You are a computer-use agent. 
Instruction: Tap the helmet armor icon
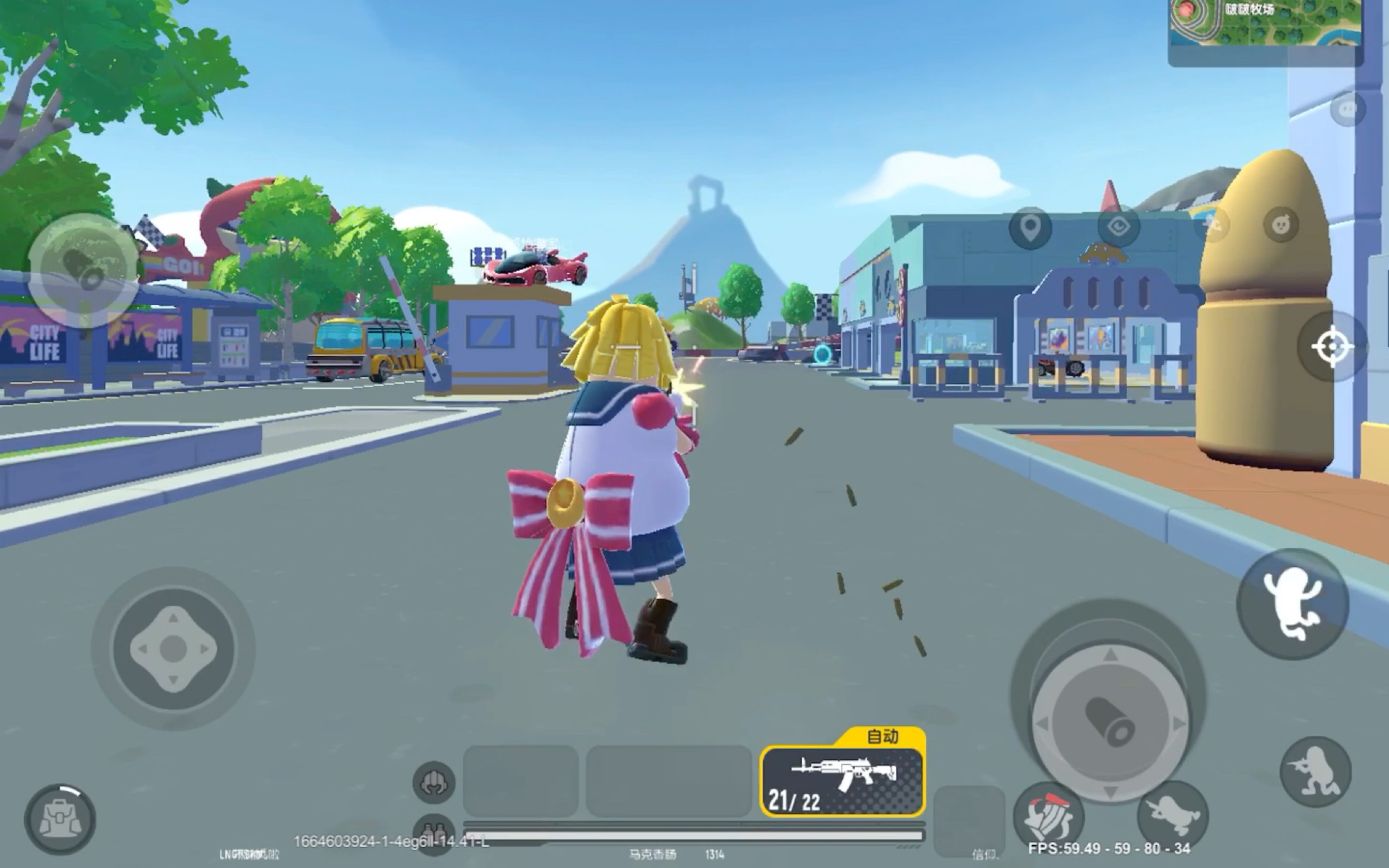click(x=433, y=782)
